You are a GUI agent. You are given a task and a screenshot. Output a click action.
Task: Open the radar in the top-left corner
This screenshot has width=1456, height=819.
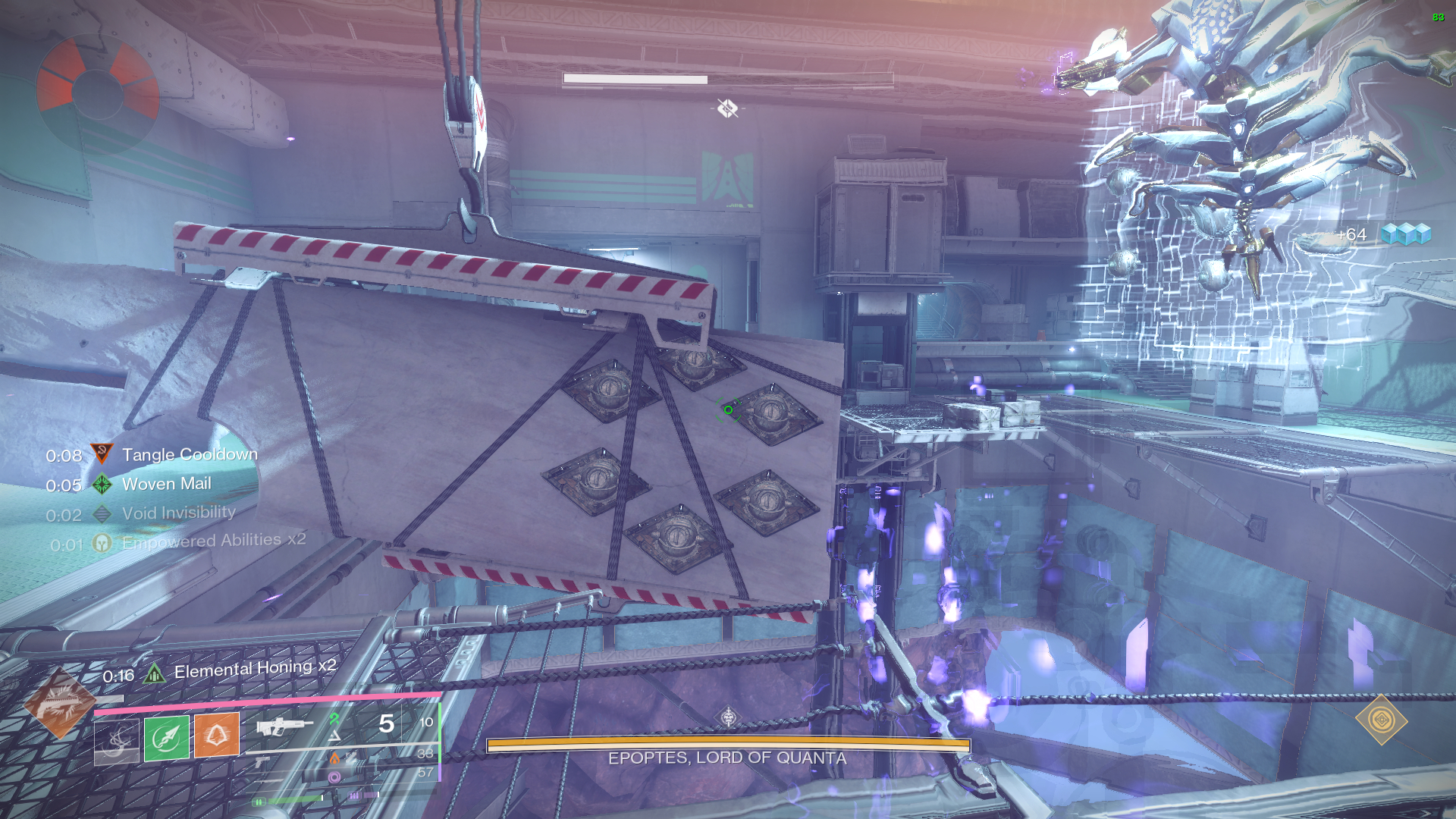pyautogui.click(x=97, y=93)
